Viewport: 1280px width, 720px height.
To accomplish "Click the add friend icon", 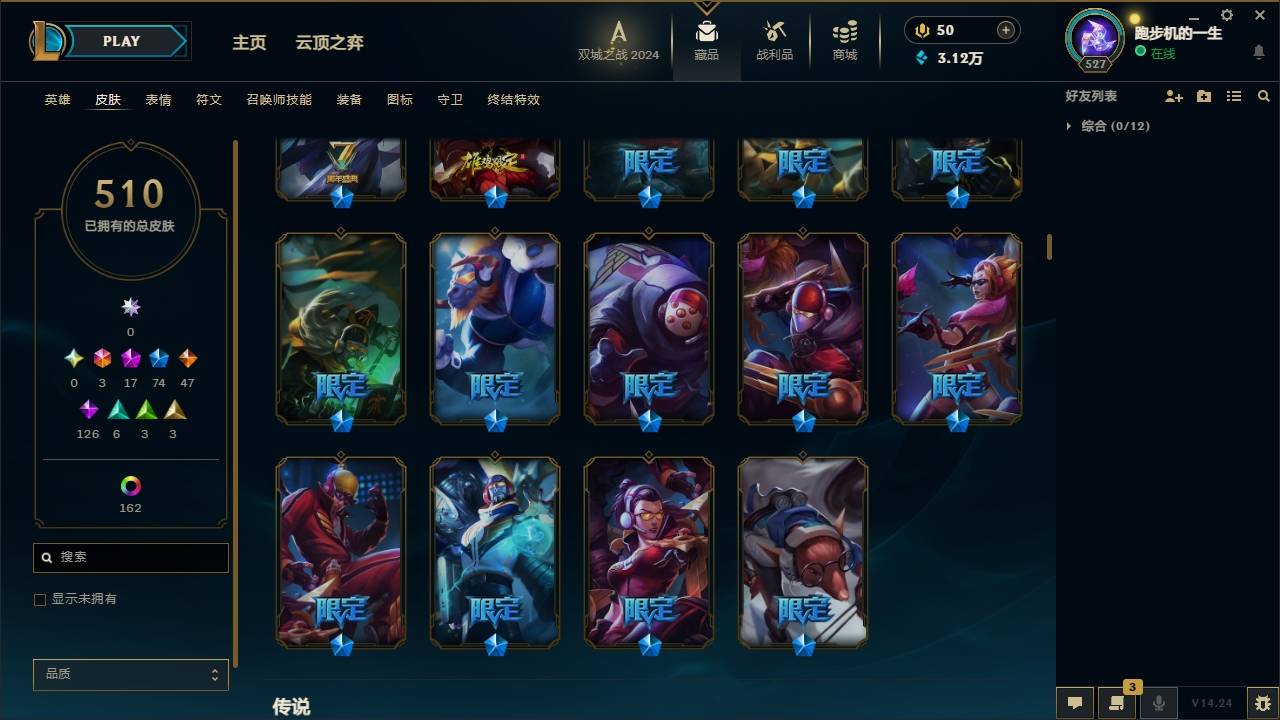I will tap(1173, 96).
